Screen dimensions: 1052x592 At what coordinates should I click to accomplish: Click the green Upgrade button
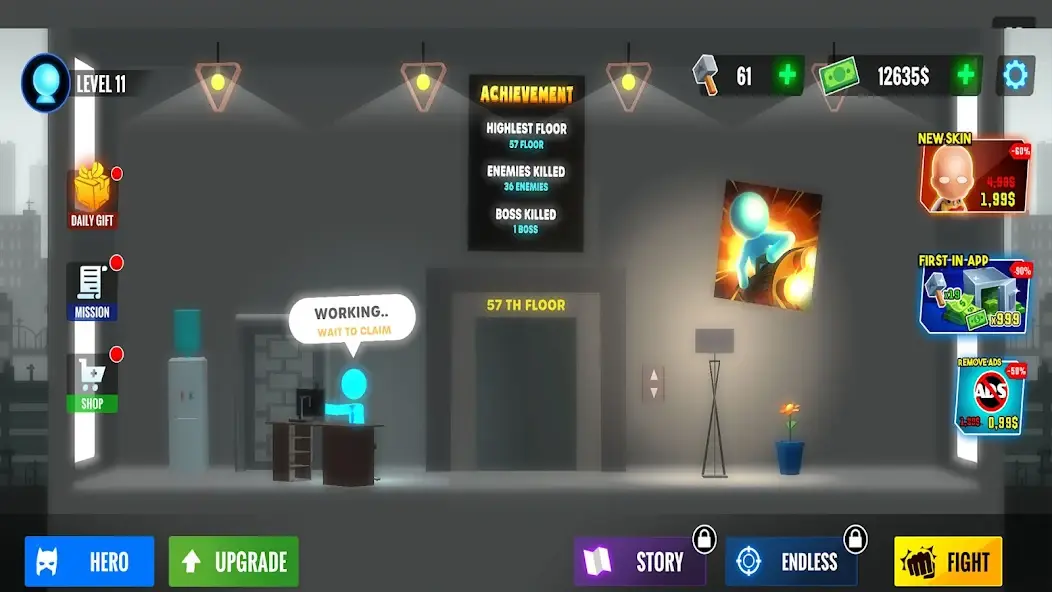click(x=233, y=561)
